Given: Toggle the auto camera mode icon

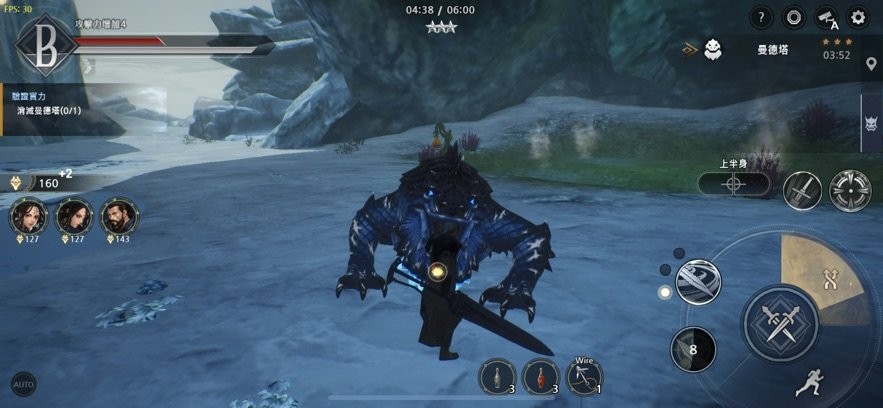Looking at the screenshot, I should tap(826, 17).
